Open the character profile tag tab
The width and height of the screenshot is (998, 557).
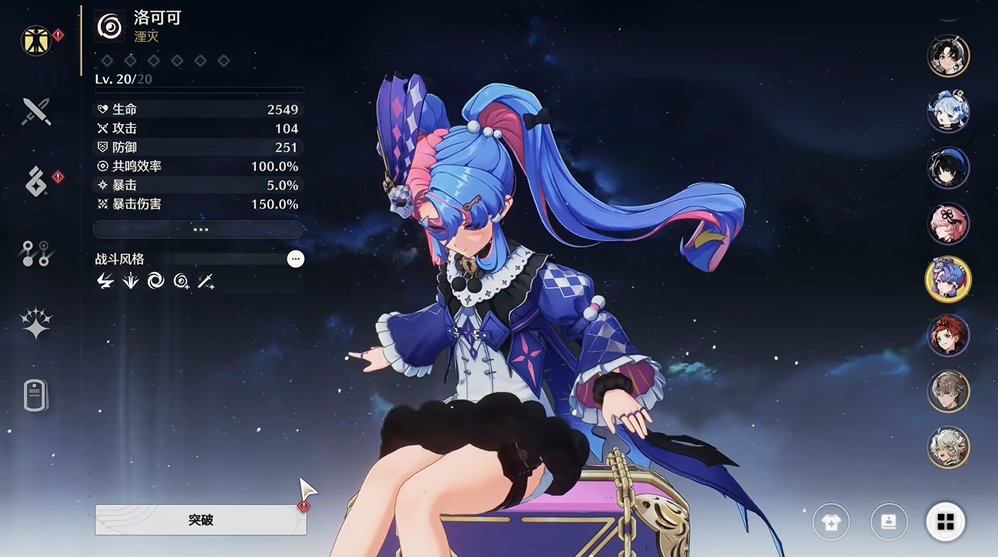point(36,395)
